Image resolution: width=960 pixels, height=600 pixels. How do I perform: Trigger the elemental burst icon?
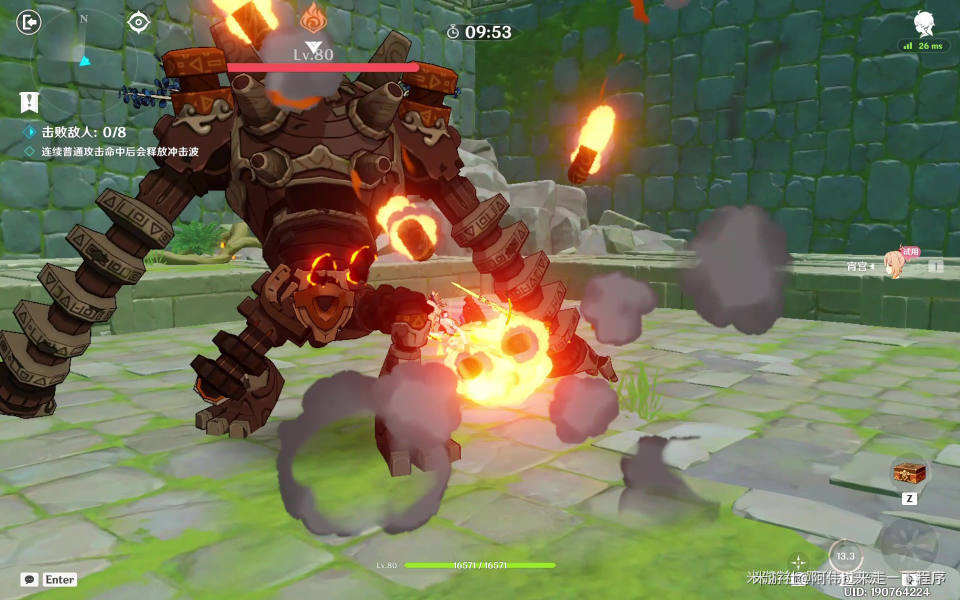pyautogui.click(x=909, y=545)
